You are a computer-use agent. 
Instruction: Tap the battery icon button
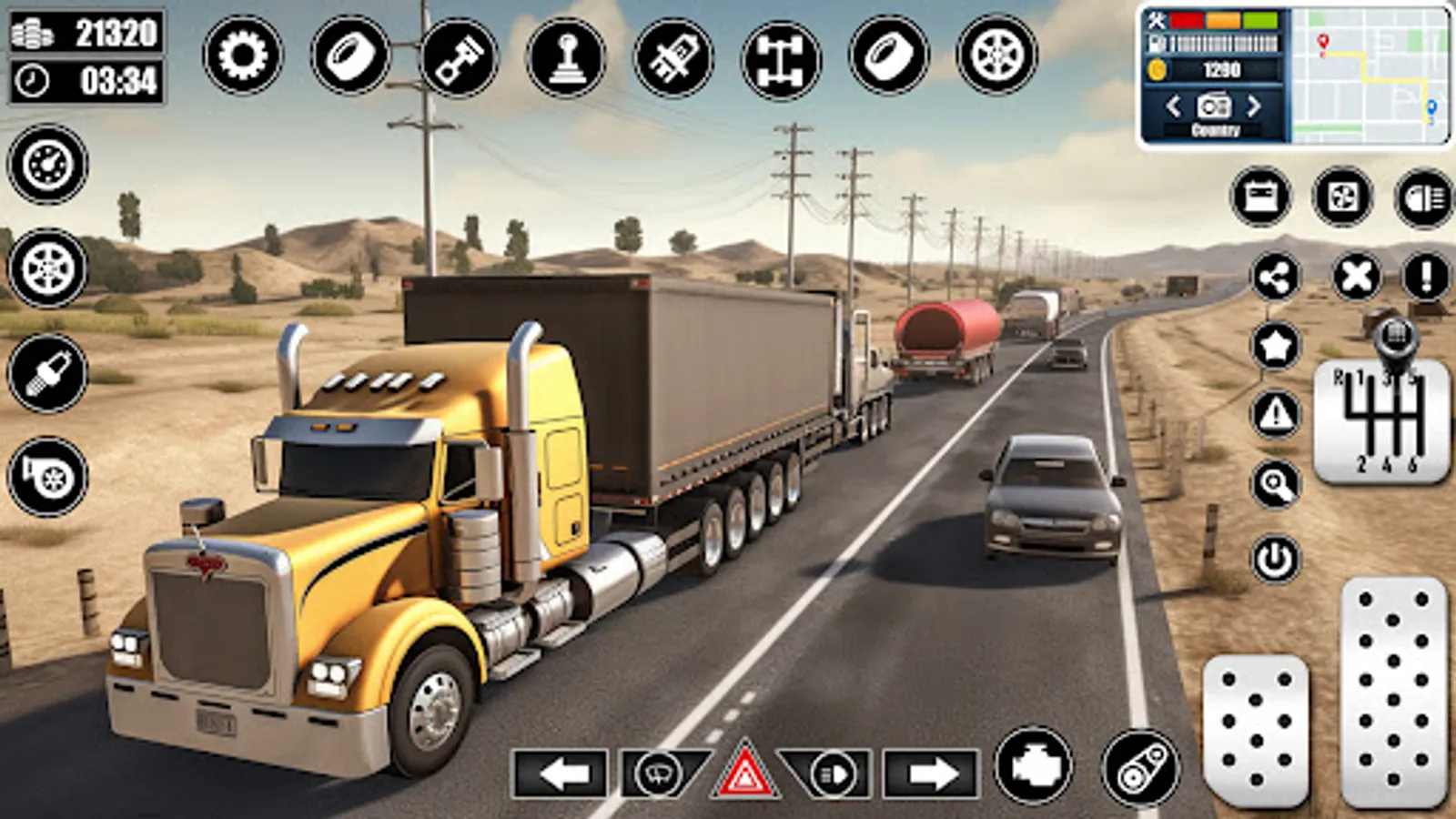click(1260, 196)
